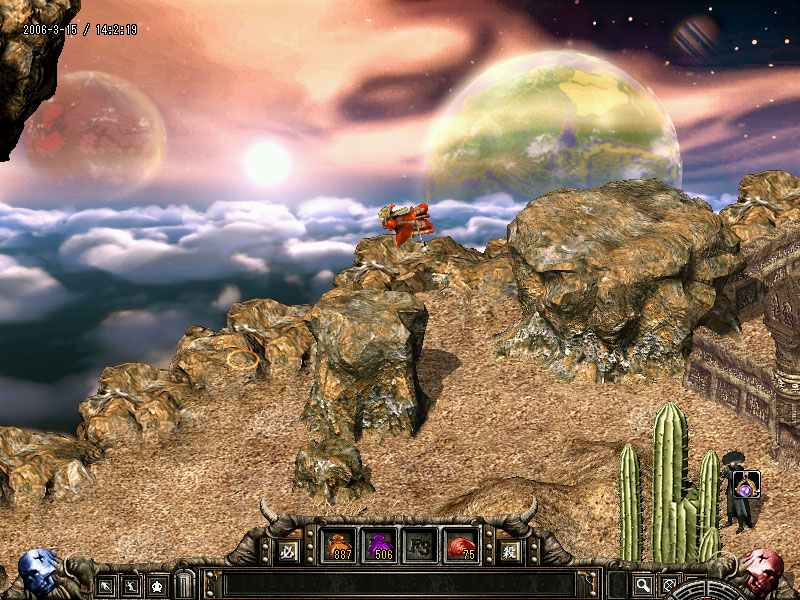
Task: Select the red meat slot showing 75
Action: [461, 547]
